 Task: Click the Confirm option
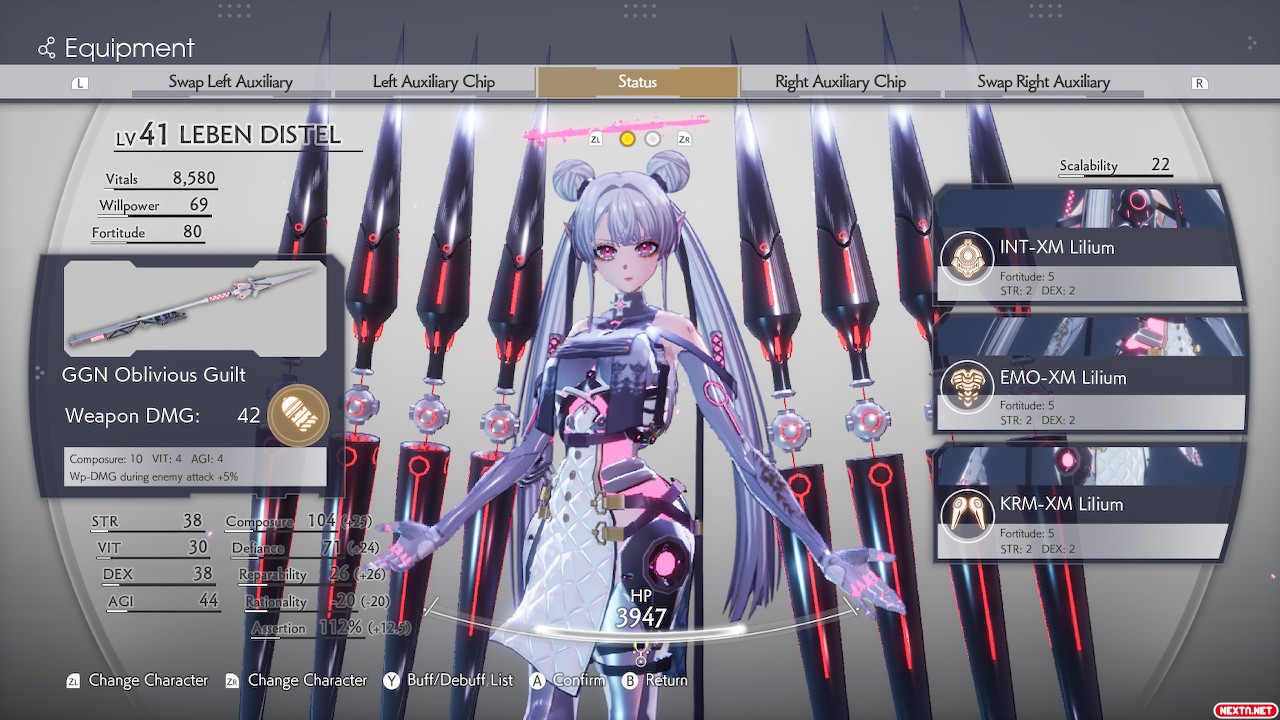point(567,680)
